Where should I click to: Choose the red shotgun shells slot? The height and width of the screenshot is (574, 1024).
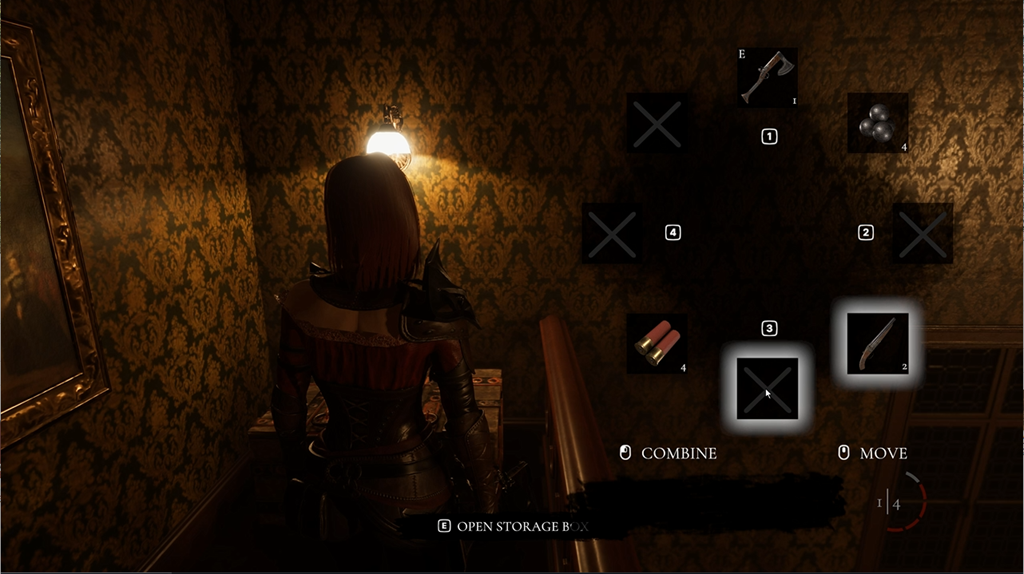click(657, 344)
